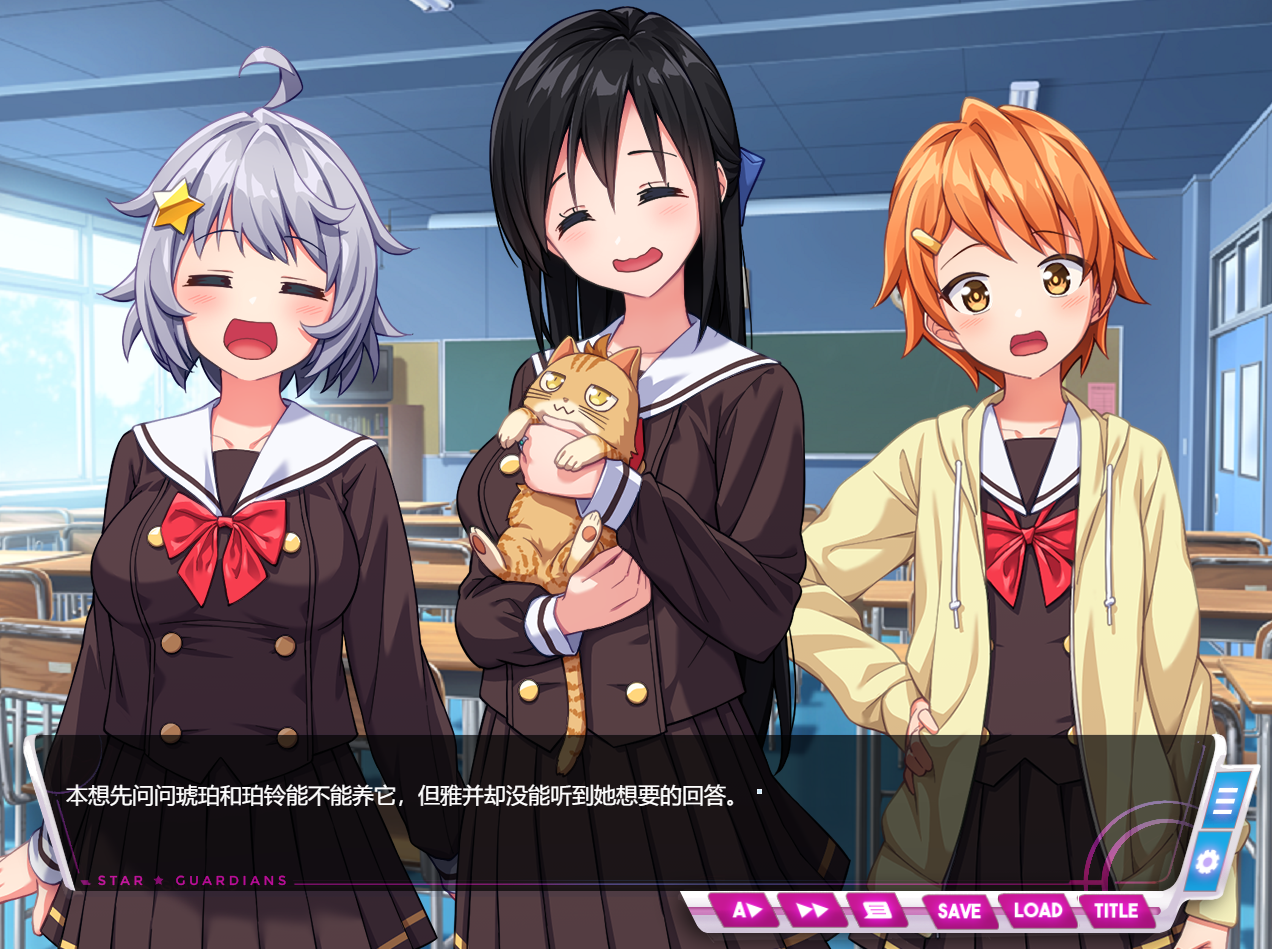1272x949 pixels.
Task: Open the blue three-line menu icon
Action: [x=1226, y=800]
